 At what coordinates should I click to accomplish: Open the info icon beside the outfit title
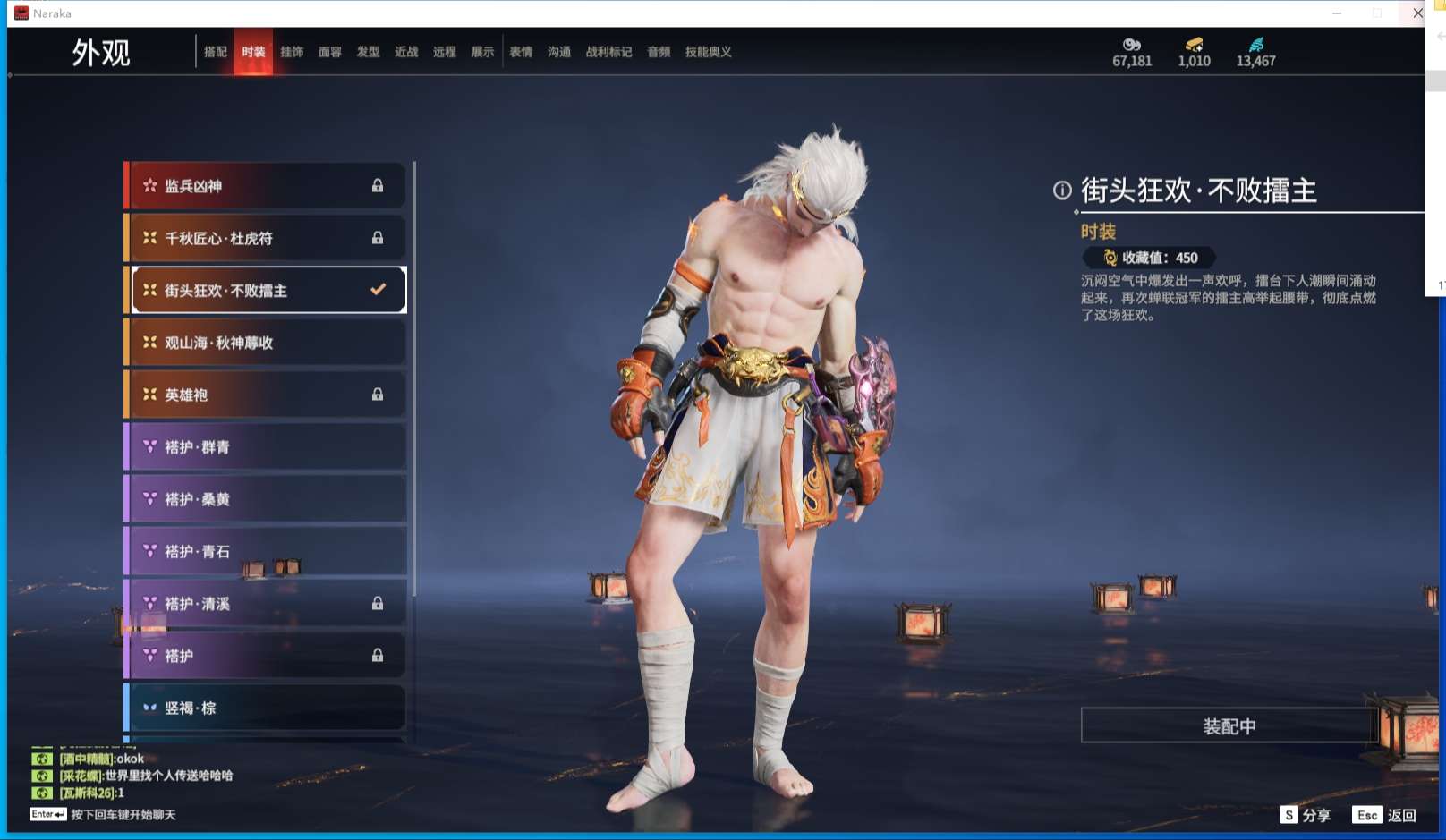pyautogui.click(x=1062, y=190)
